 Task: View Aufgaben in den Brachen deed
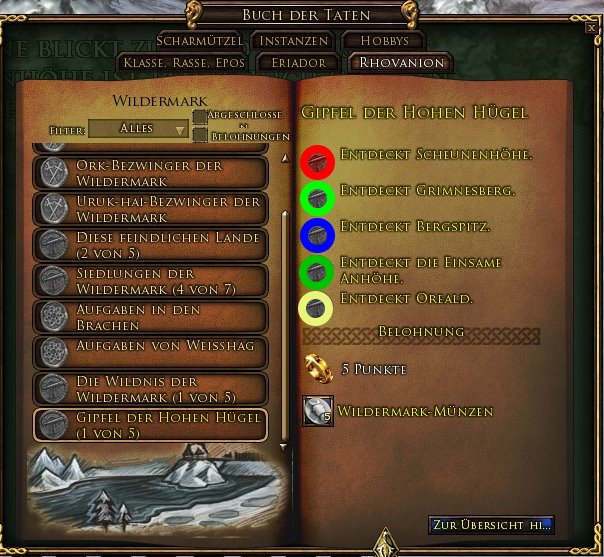151,316
